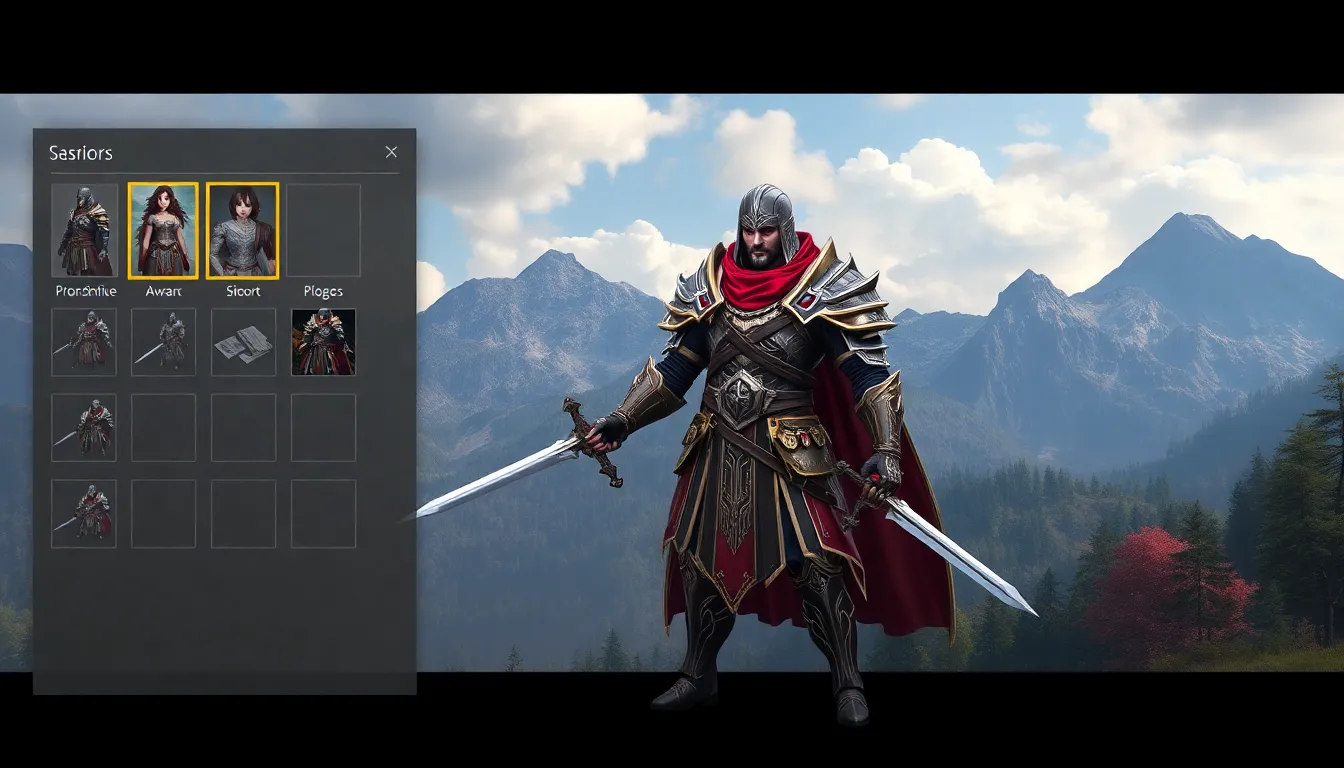Image resolution: width=1344 pixels, height=768 pixels.
Task: Close the Sasriors panel
Action: [x=391, y=152]
